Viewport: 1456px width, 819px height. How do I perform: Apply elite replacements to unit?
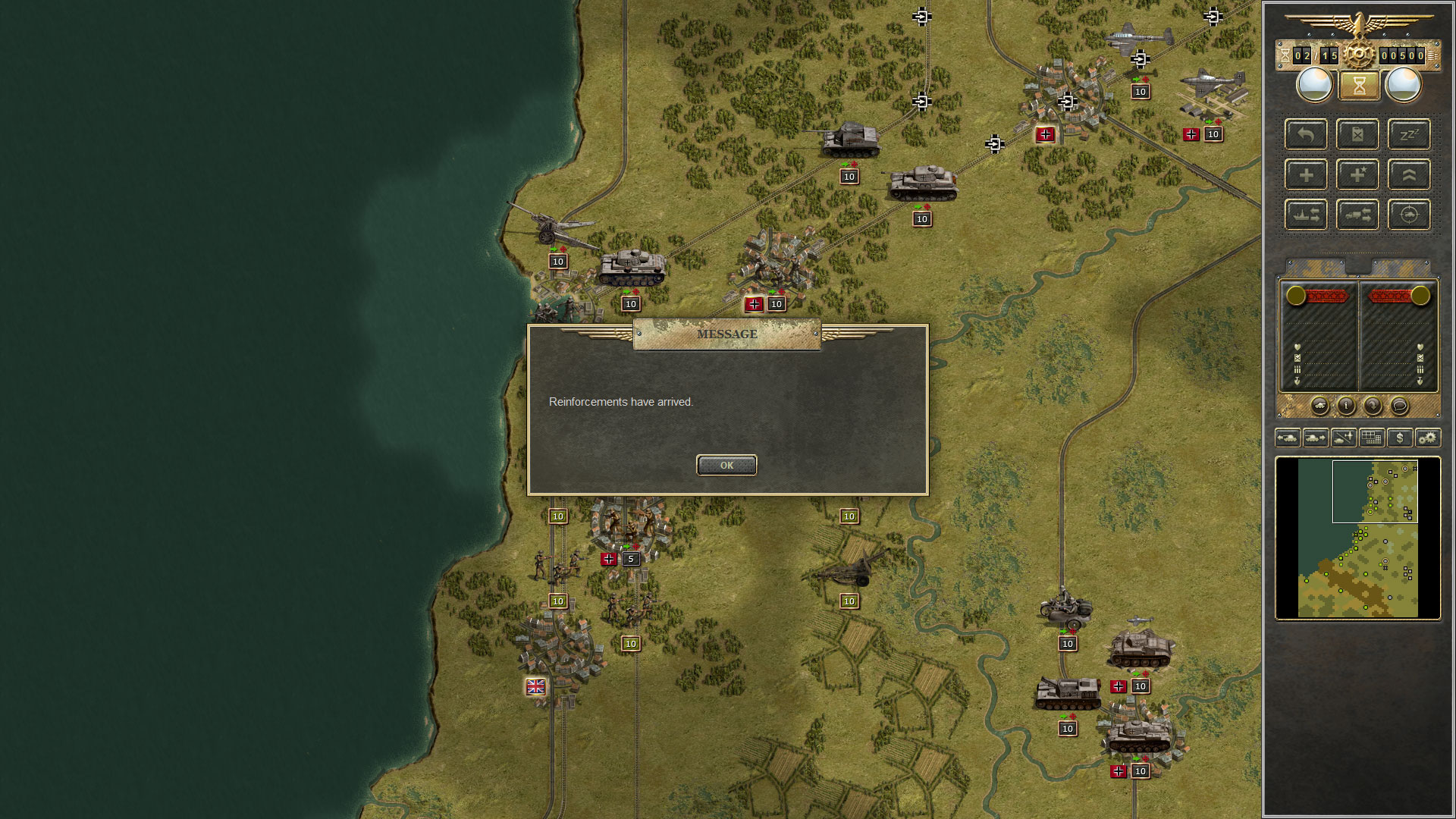pyautogui.click(x=1357, y=174)
